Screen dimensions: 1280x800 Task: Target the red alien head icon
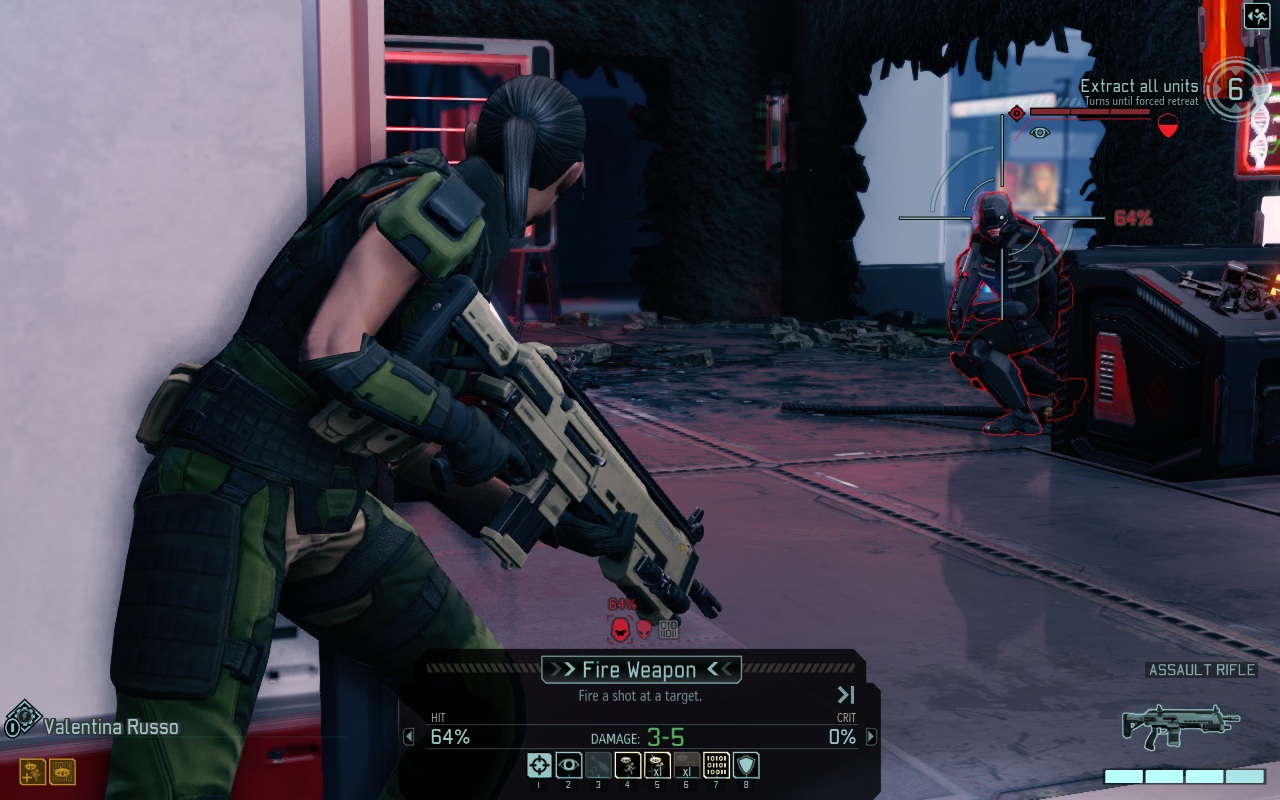tap(645, 629)
